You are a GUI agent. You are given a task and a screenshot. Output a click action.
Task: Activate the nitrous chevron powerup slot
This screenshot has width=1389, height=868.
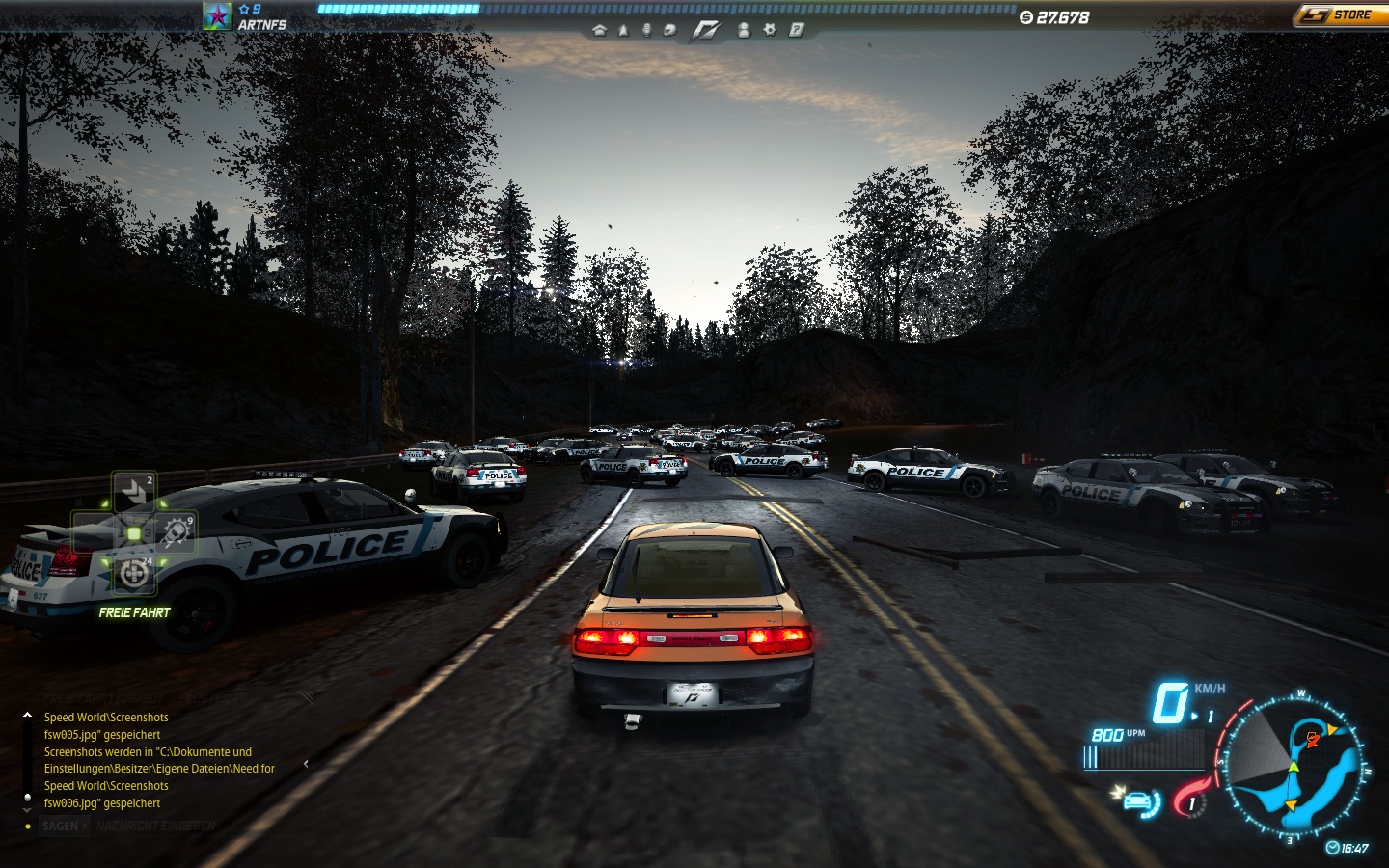click(x=133, y=492)
